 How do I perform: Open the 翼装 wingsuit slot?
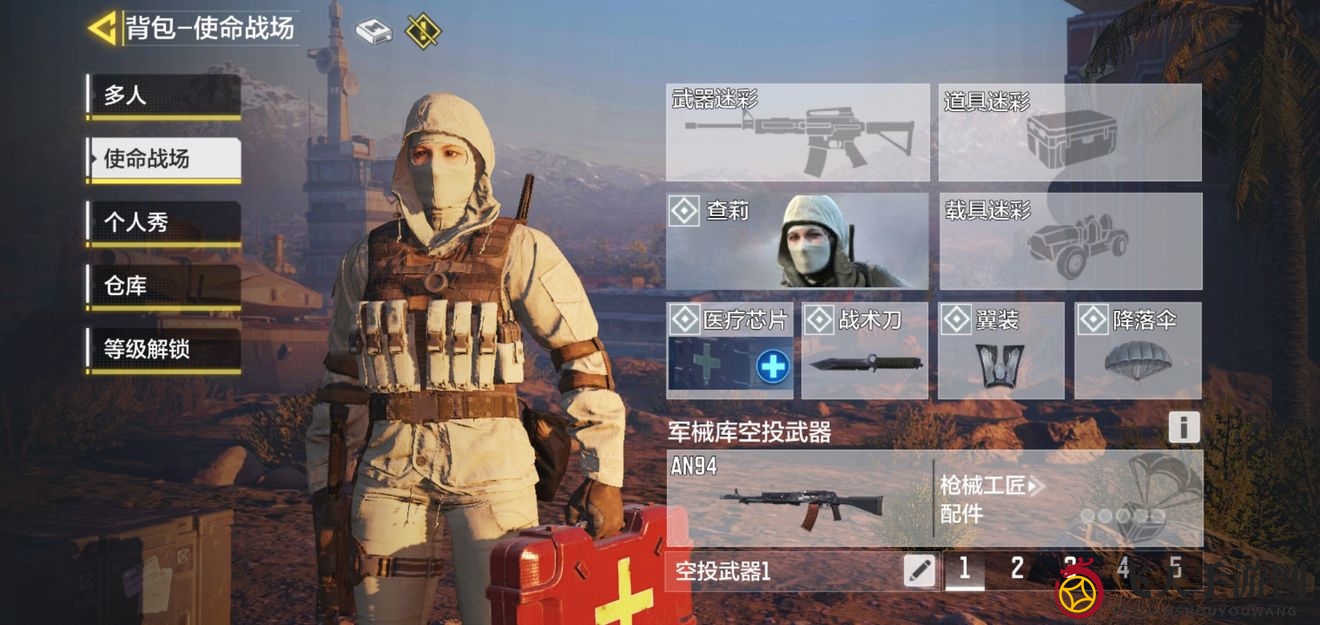[x=1000, y=351]
